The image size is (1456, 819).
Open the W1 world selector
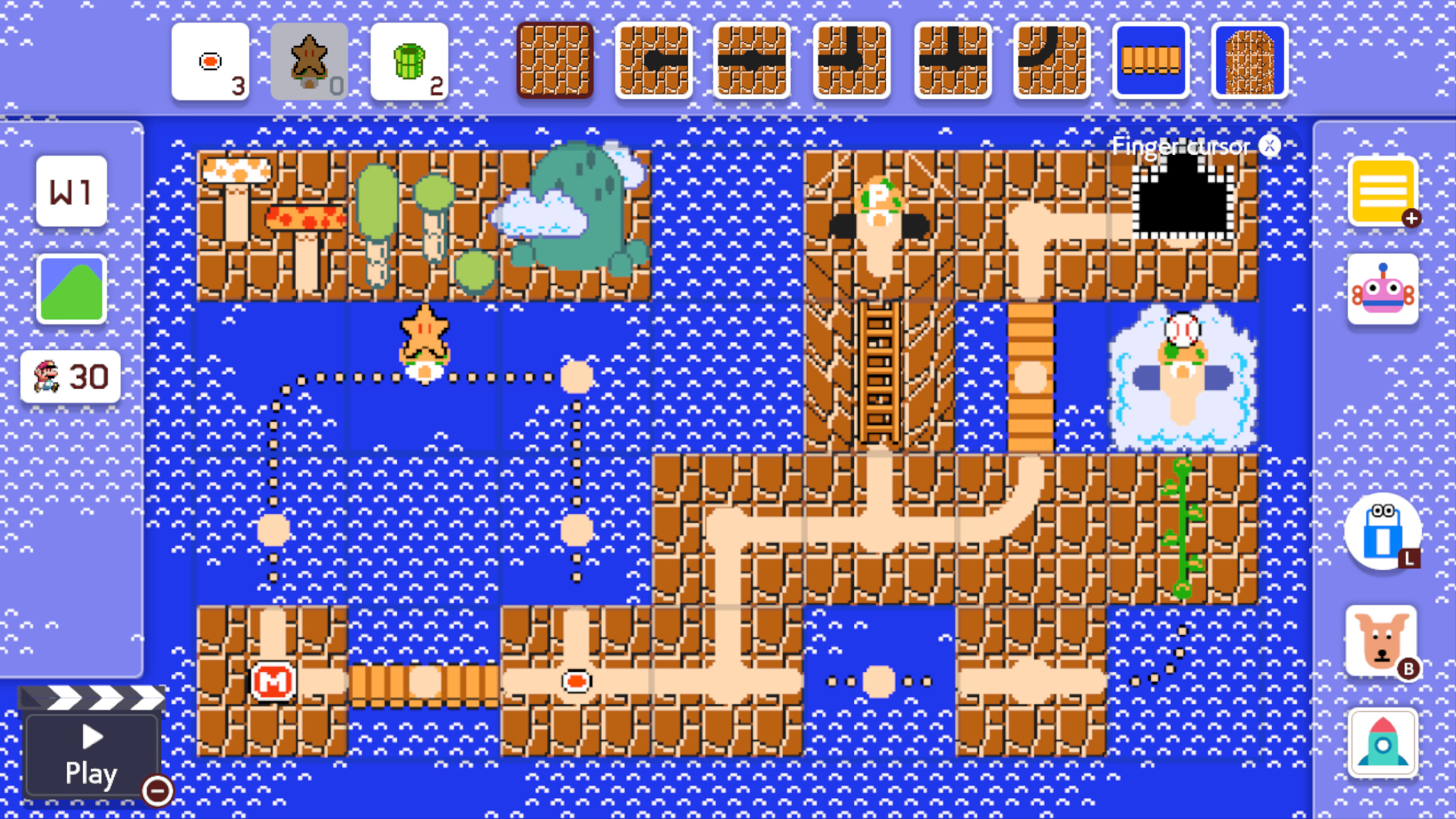pos(71,191)
